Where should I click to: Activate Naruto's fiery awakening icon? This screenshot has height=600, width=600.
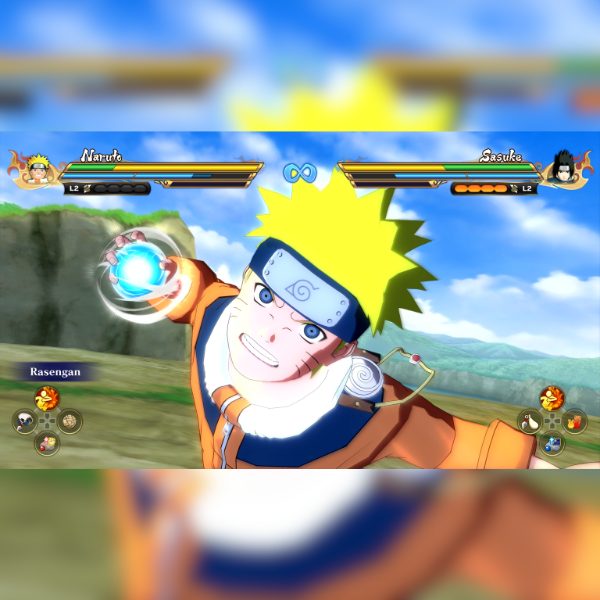[47, 399]
